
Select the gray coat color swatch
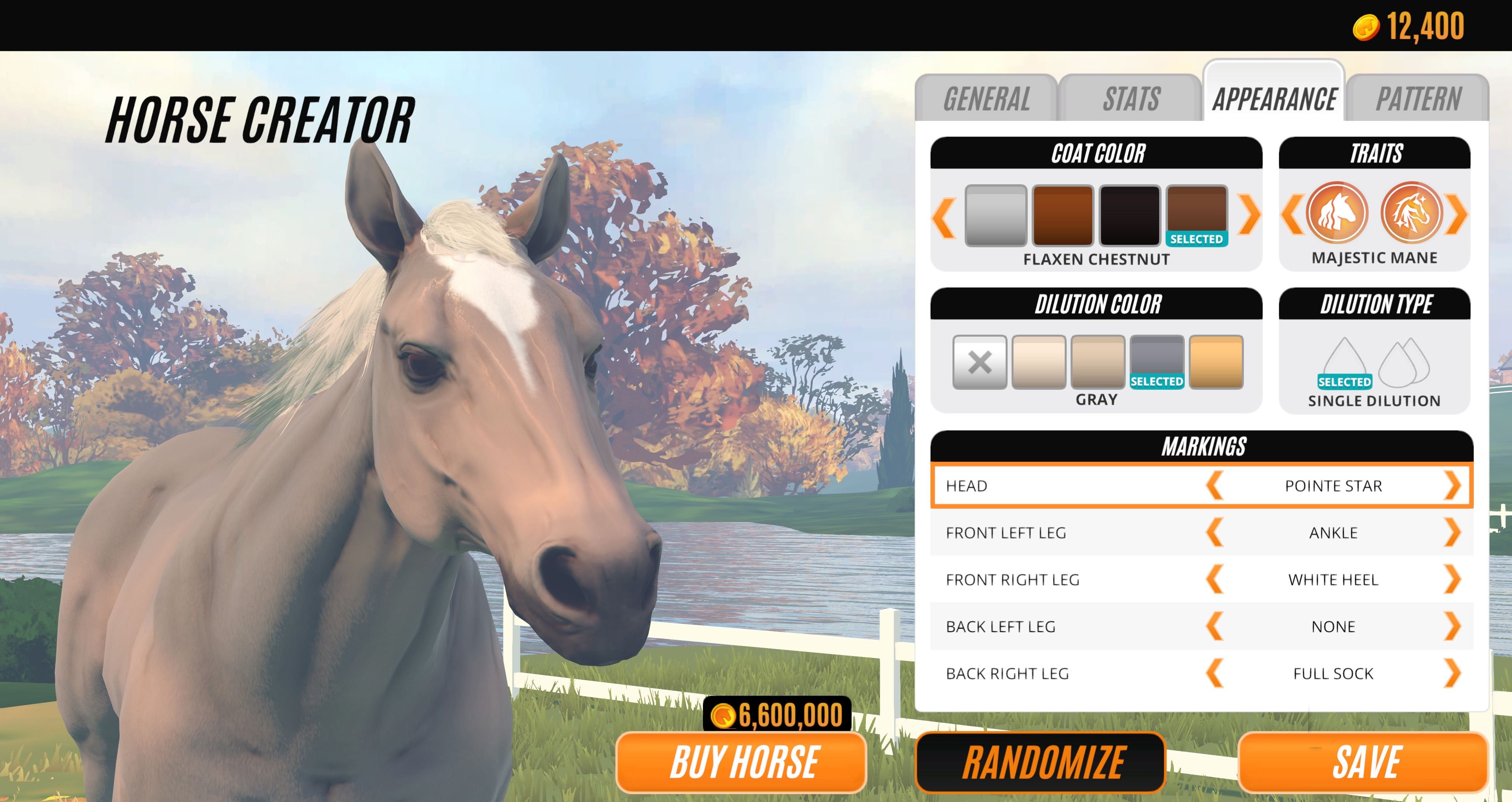[997, 216]
